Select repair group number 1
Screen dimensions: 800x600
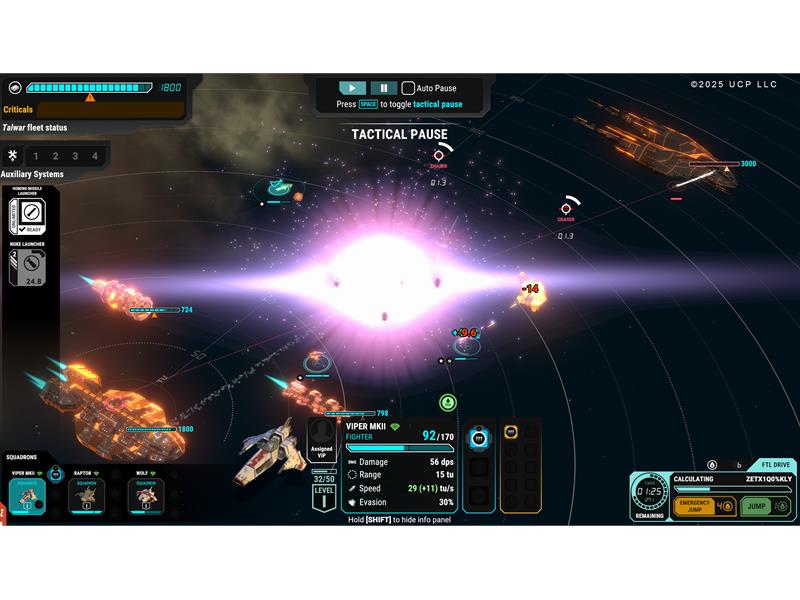pos(36,156)
